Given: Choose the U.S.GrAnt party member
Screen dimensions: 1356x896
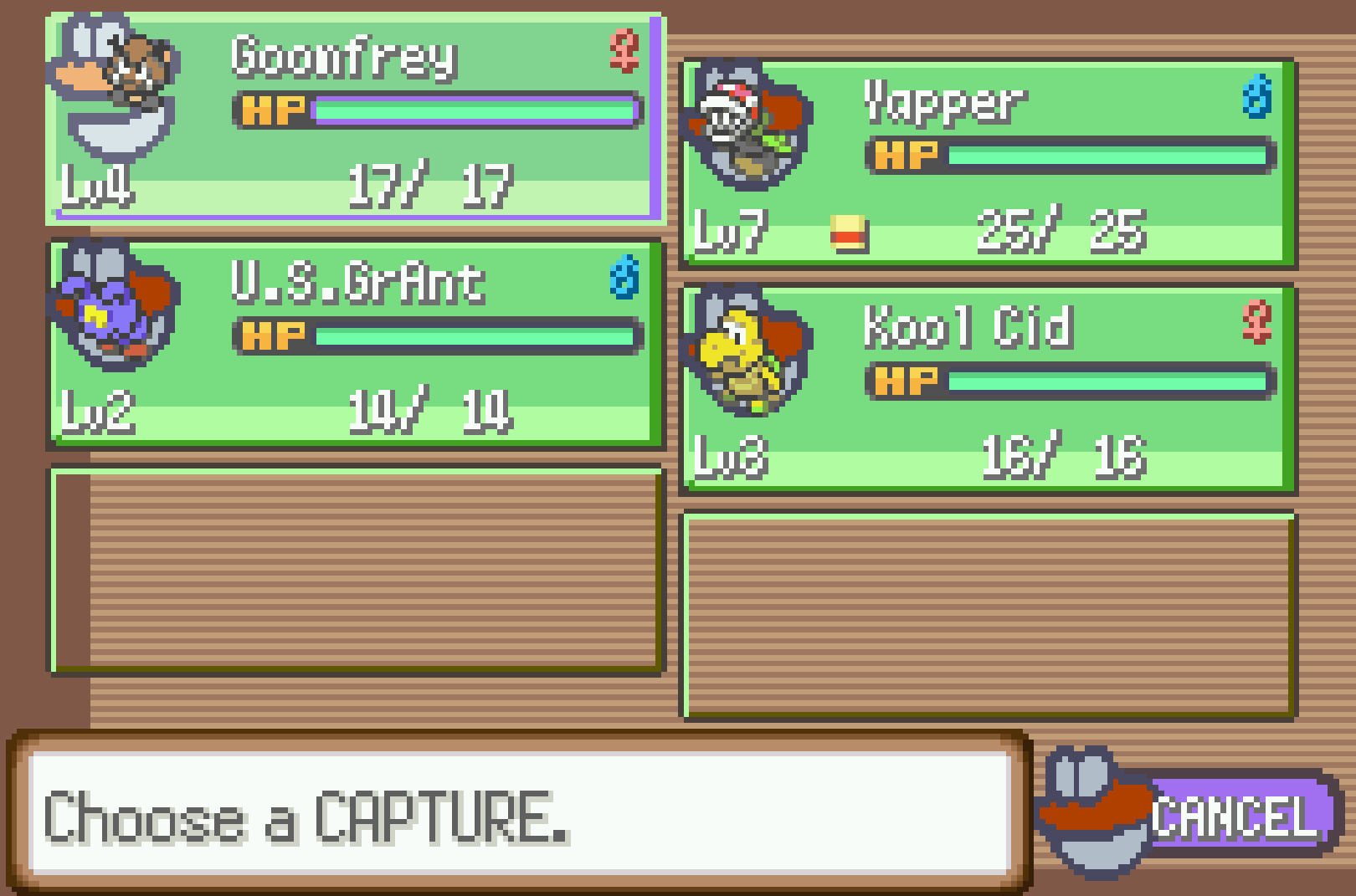Looking at the screenshot, I should 356,343.
